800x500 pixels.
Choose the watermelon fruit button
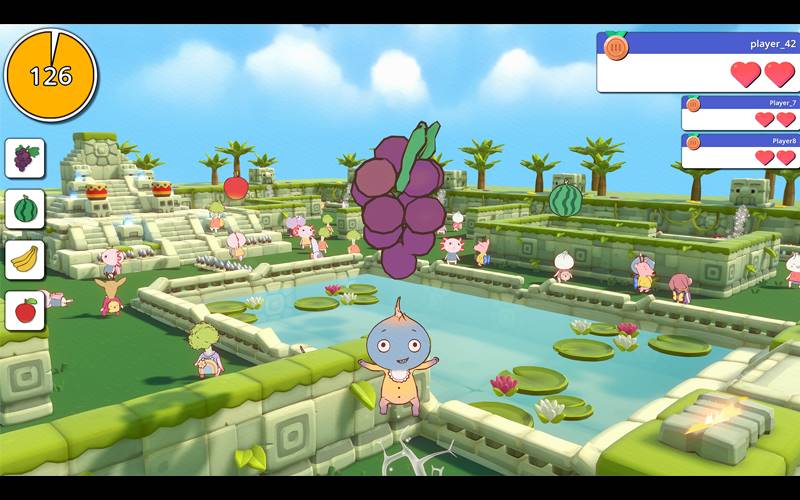[x=25, y=209]
